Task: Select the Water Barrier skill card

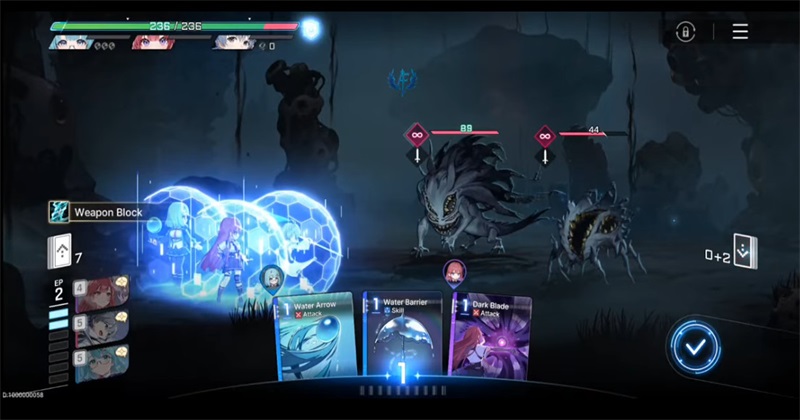Action: (404, 335)
